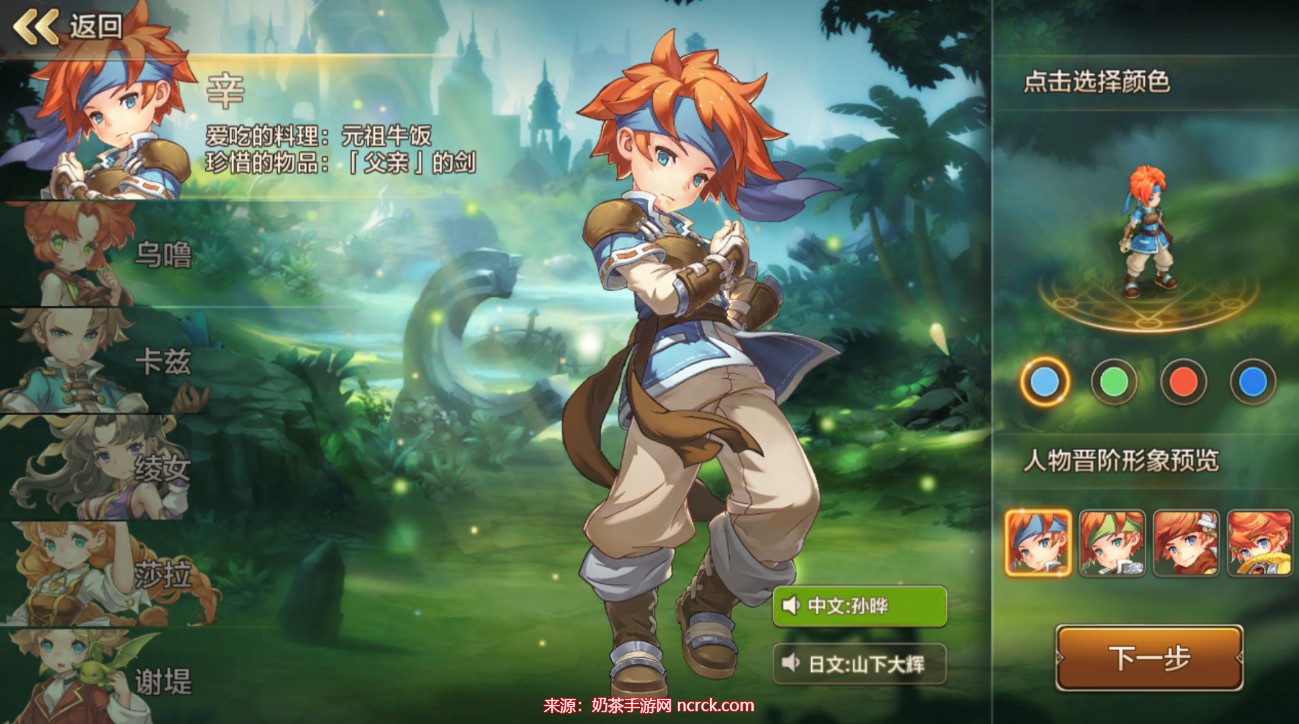Choose the character 莎拉

click(110, 574)
